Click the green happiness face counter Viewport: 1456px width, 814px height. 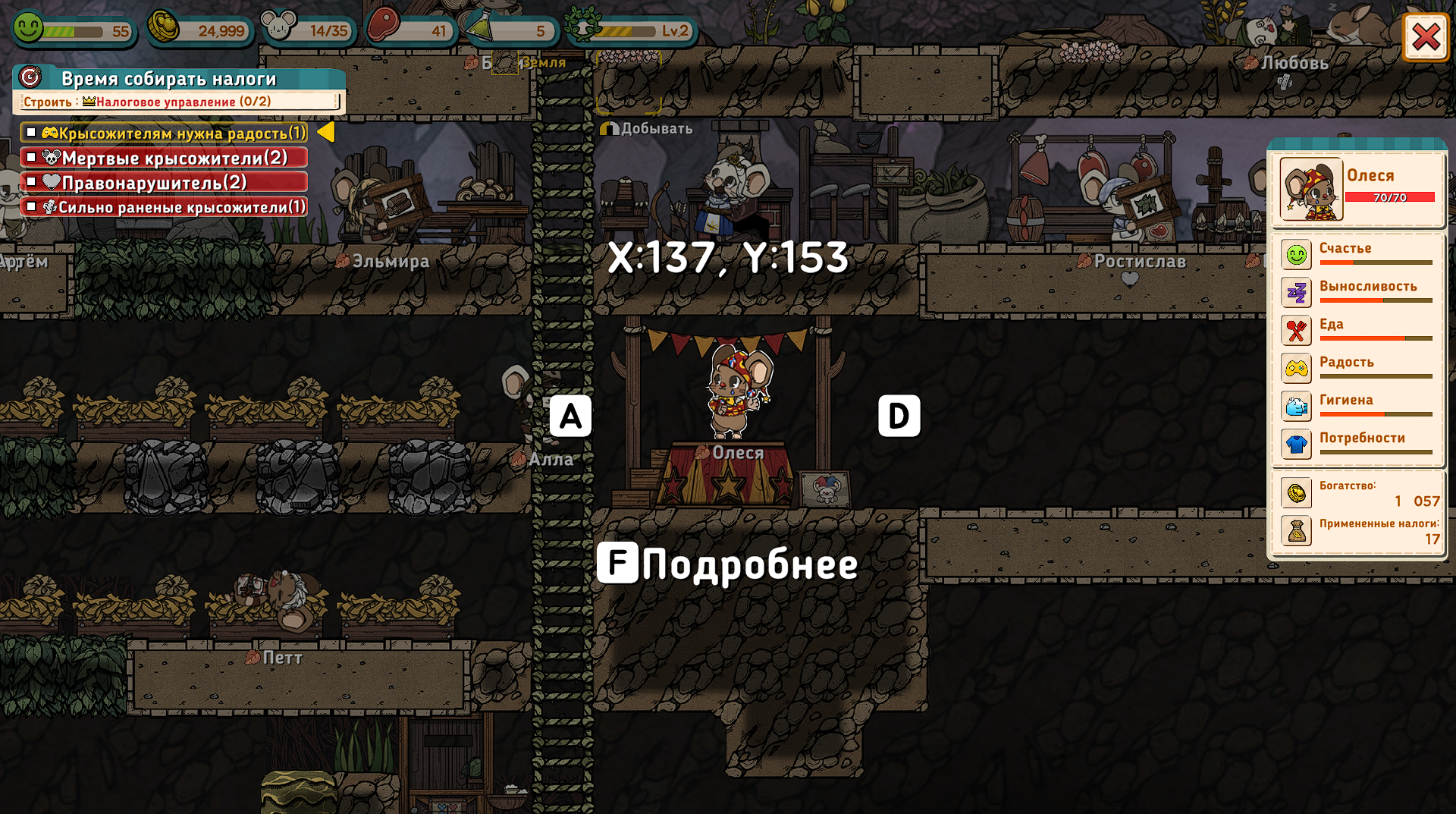tap(74, 30)
